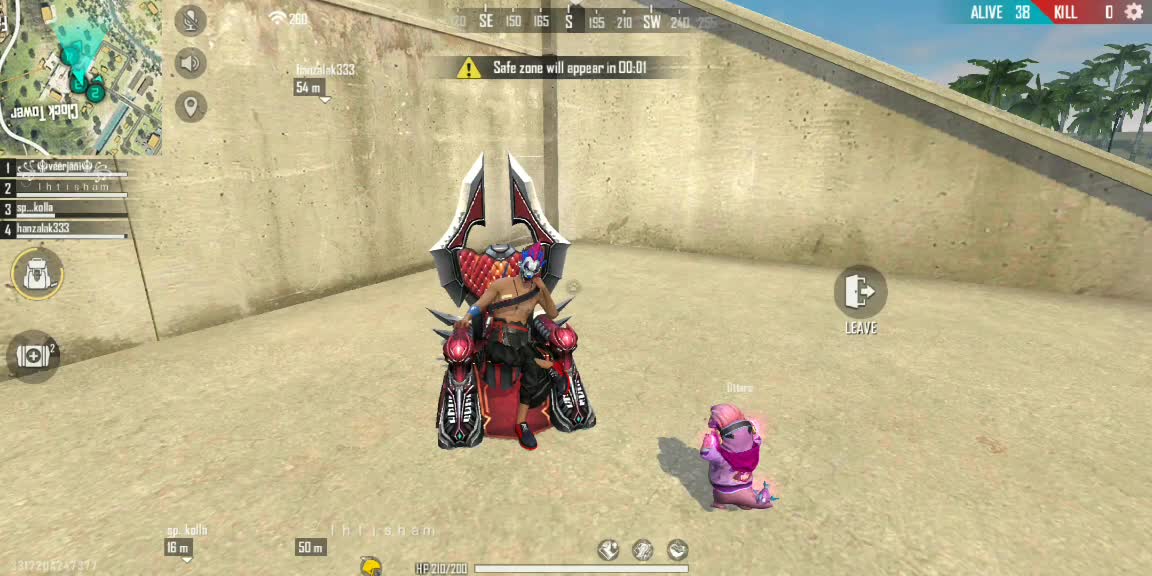The height and width of the screenshot is (576, 1152).
Task: Select the first squad member row
Action: coord(66,168)
